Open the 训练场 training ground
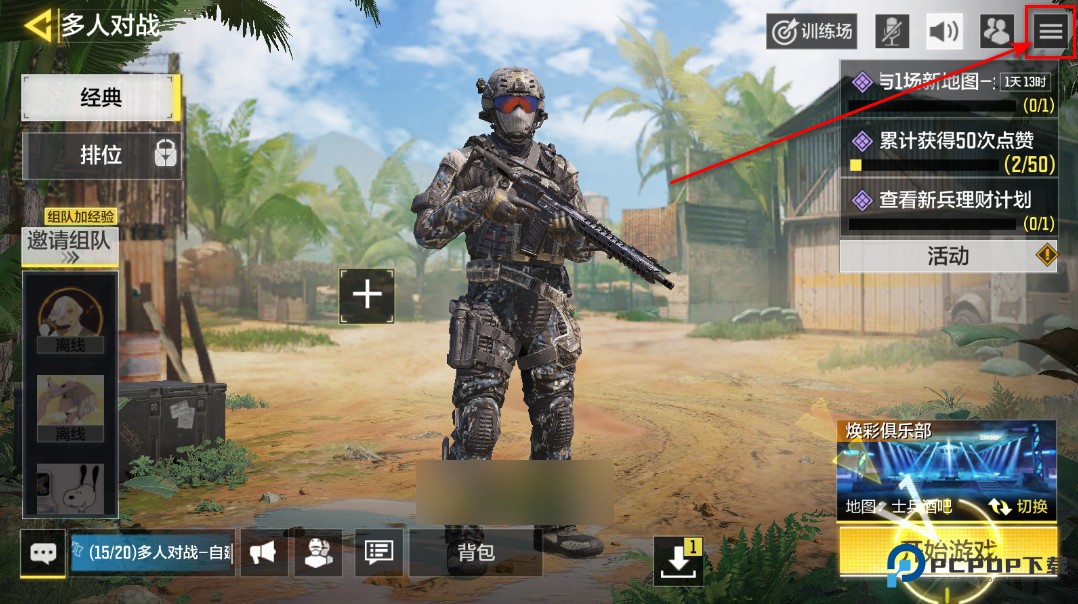This screenshot has height=604, width=1078. pyautogui.click(x=812, y=32)
